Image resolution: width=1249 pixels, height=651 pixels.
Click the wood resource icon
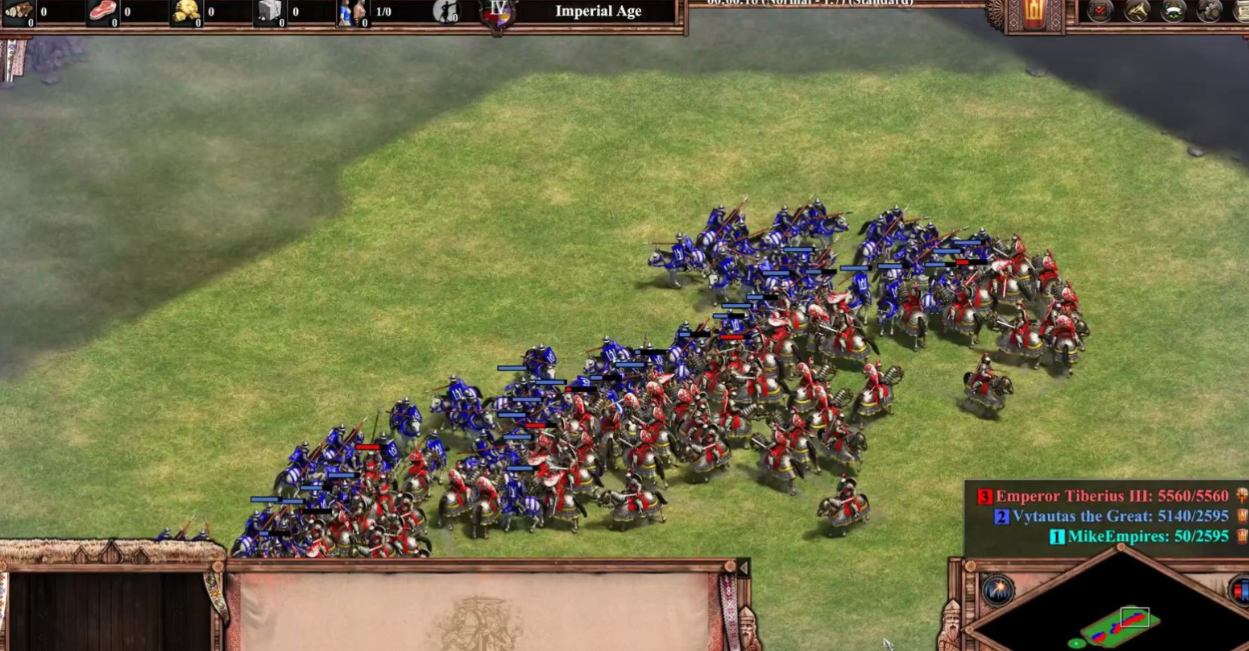(x=17, y=11)
